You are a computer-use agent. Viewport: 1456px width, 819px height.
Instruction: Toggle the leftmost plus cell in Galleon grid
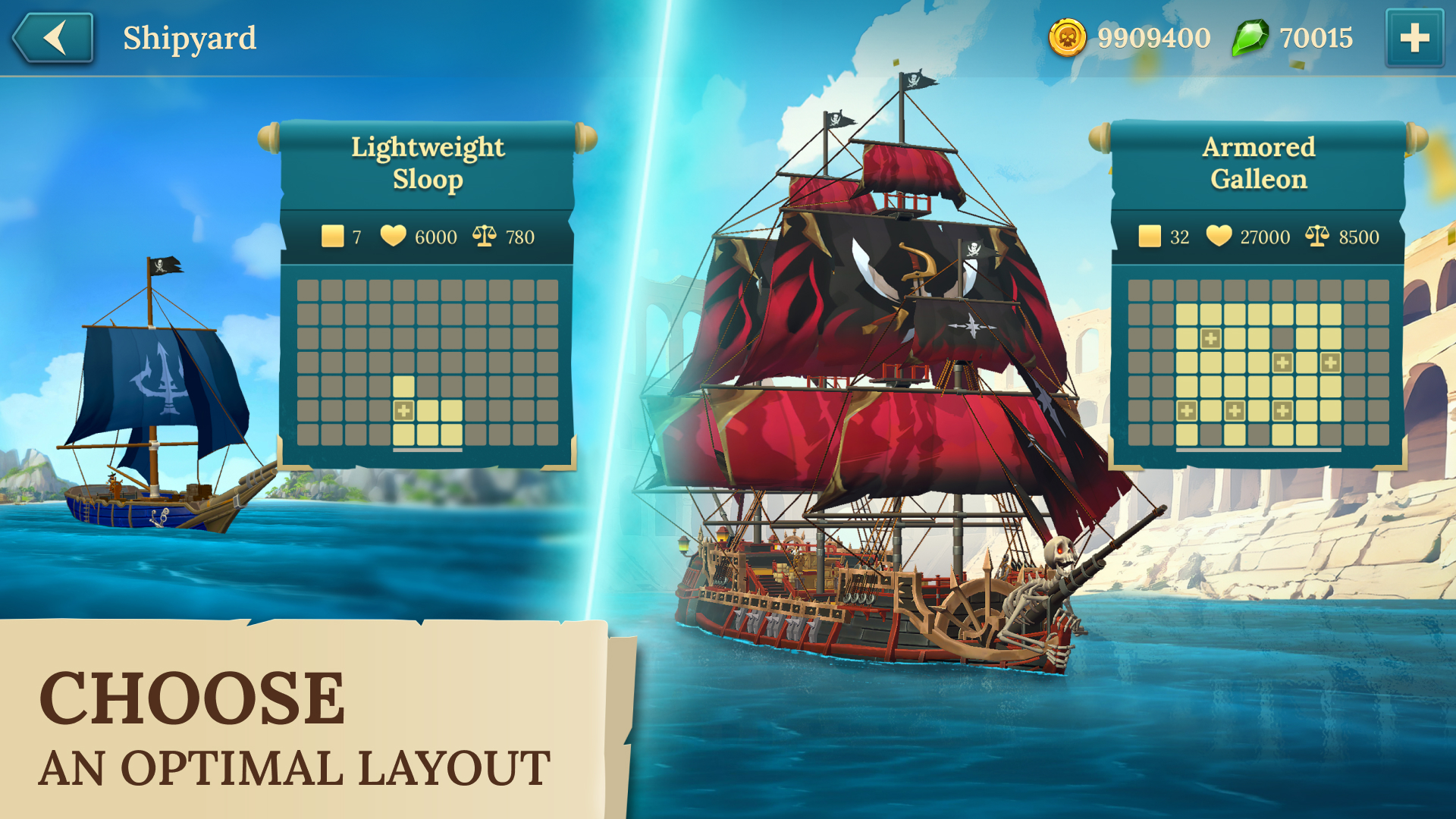pyautogui.click(x=1187, y=411)
